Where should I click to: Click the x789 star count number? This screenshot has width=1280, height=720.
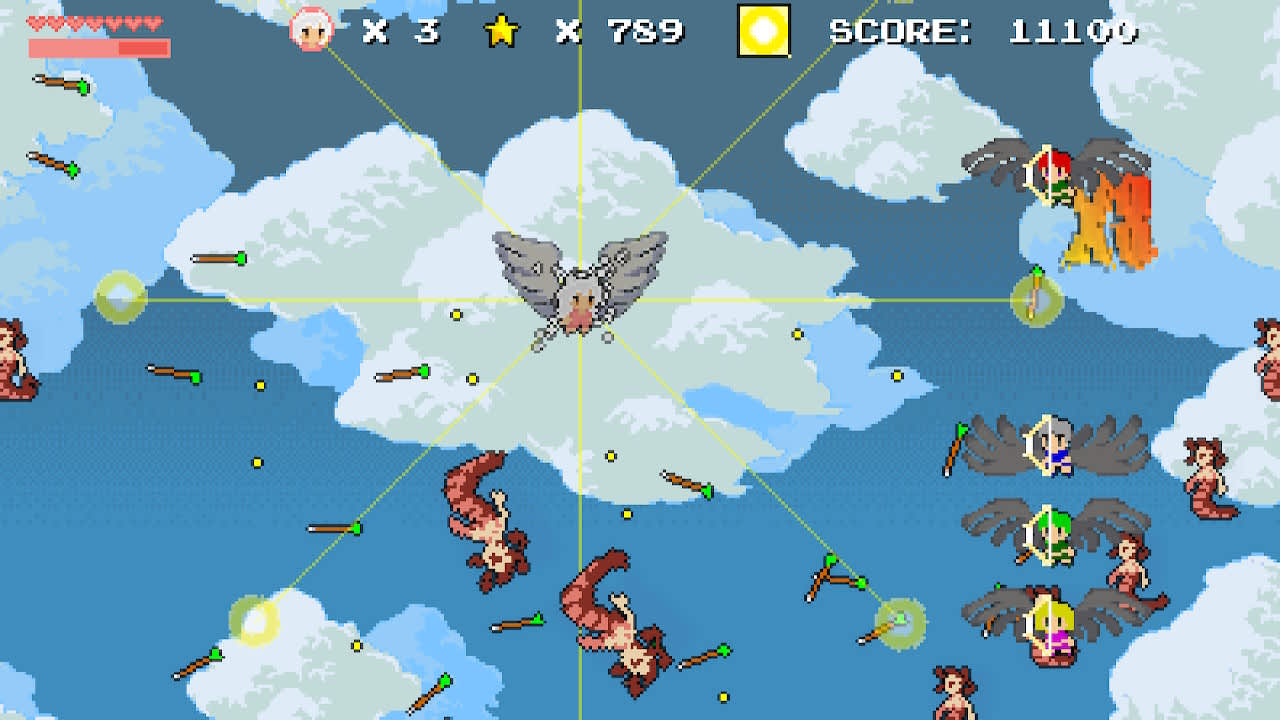tap(620, 30)
